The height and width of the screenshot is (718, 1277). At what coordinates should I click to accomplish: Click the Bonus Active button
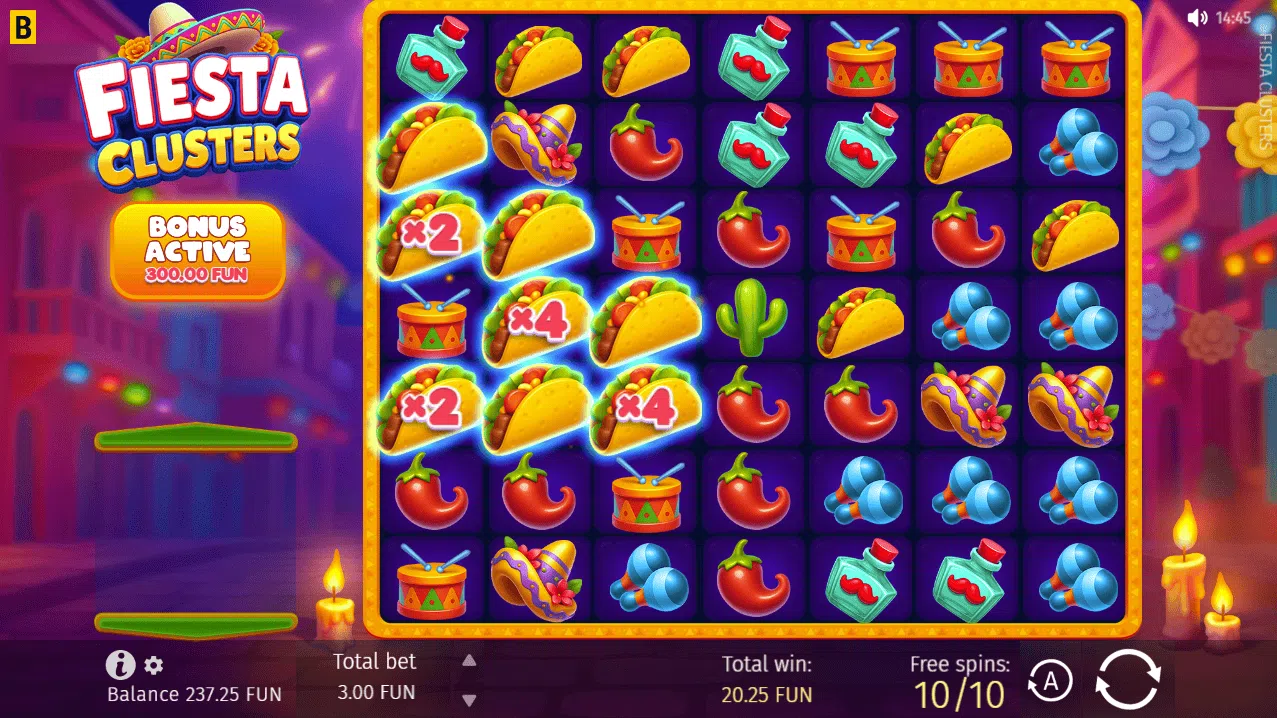(x=198, y=250)
